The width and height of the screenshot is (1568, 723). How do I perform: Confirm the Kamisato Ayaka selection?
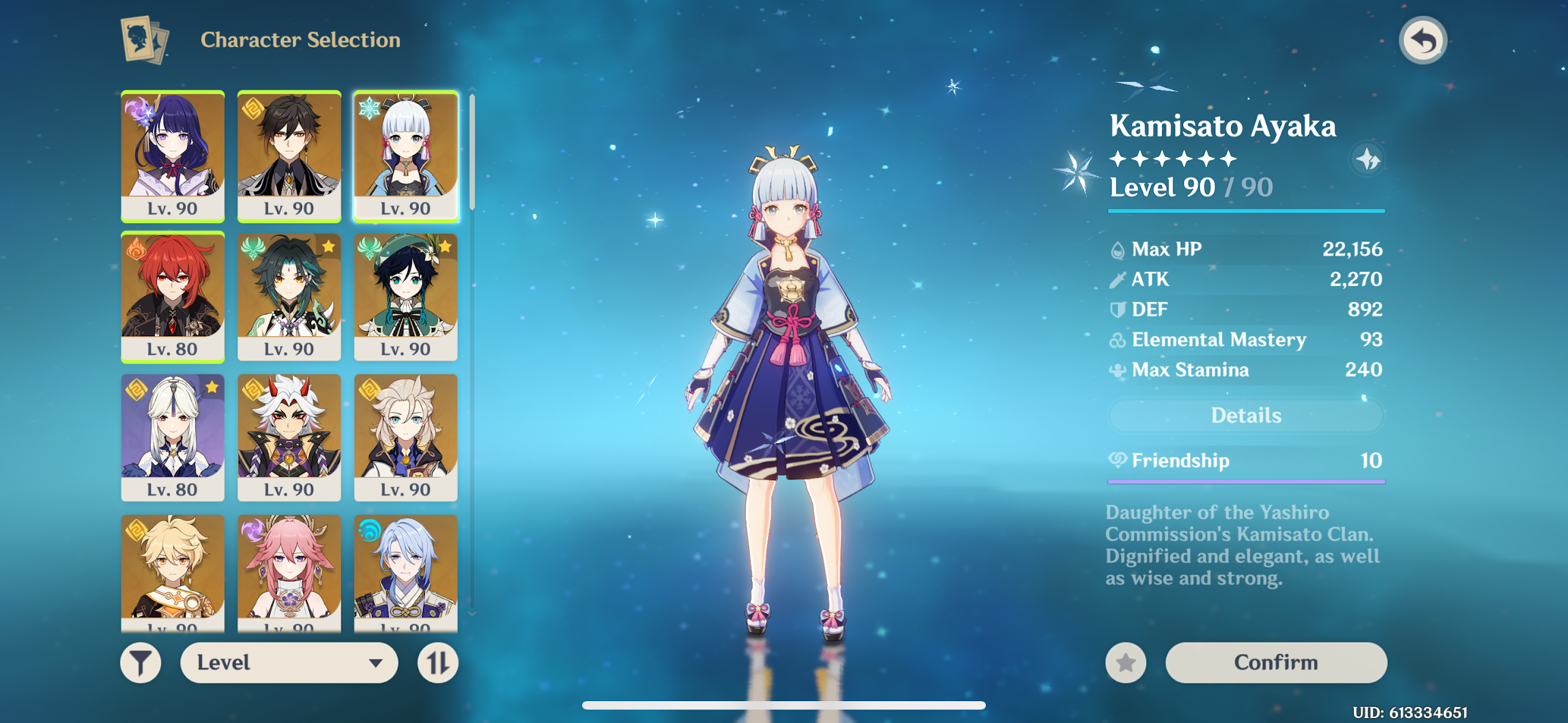(x=1275, y=662)
